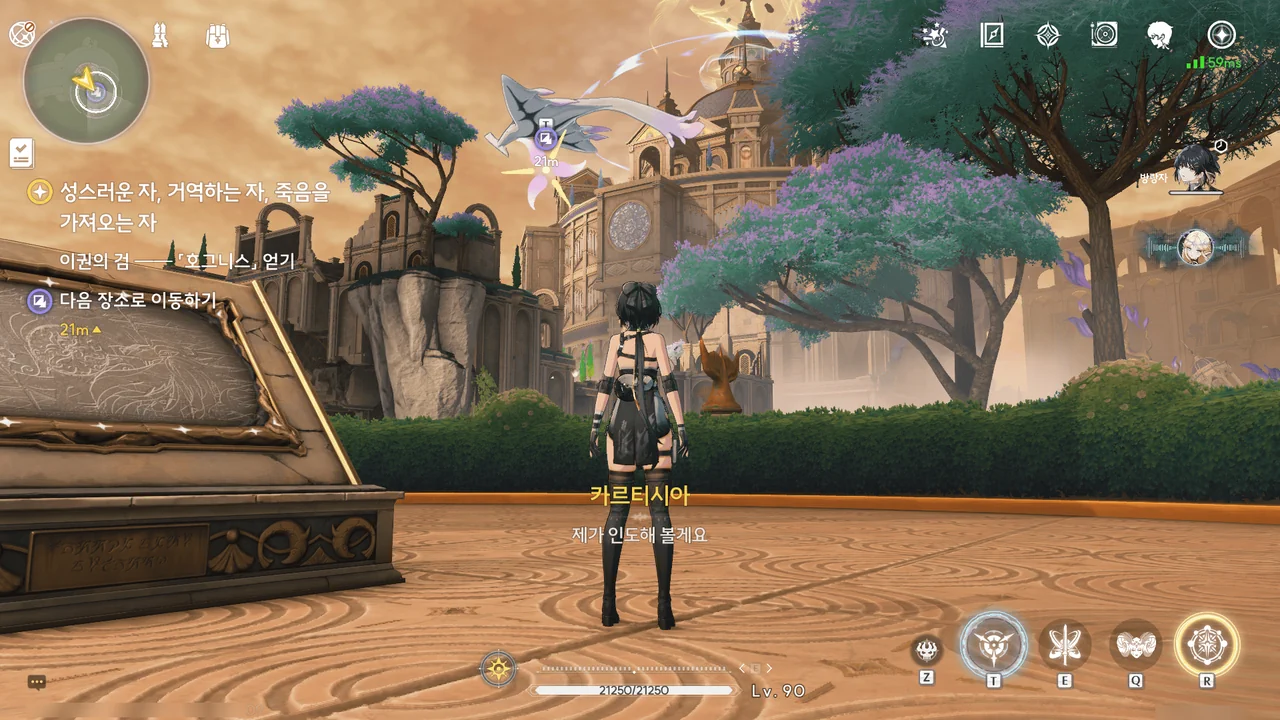Viewport: 1280px width, 720px height.
Task: Activate the blue-ringed three-blade skill
Action: [993, 645]
